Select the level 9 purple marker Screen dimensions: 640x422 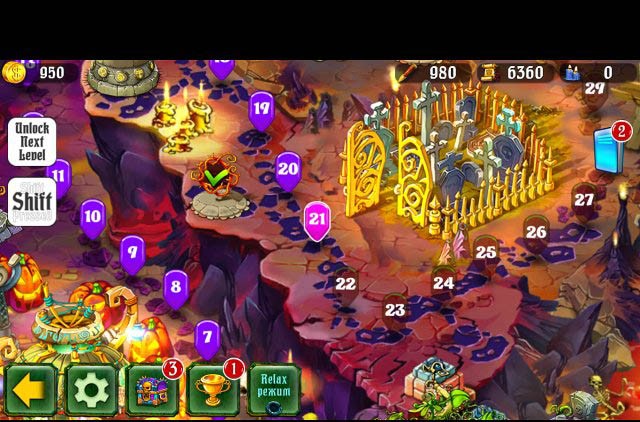(x=132, y=252)
